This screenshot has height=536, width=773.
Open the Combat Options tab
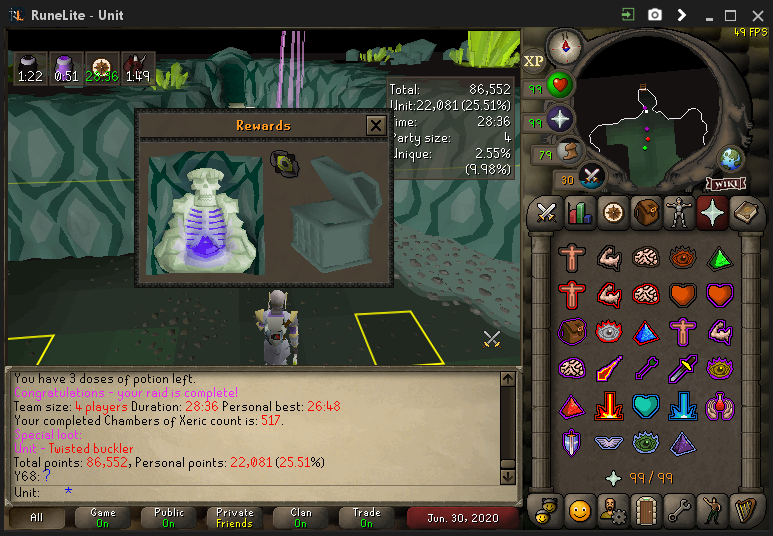coord(546,212)
